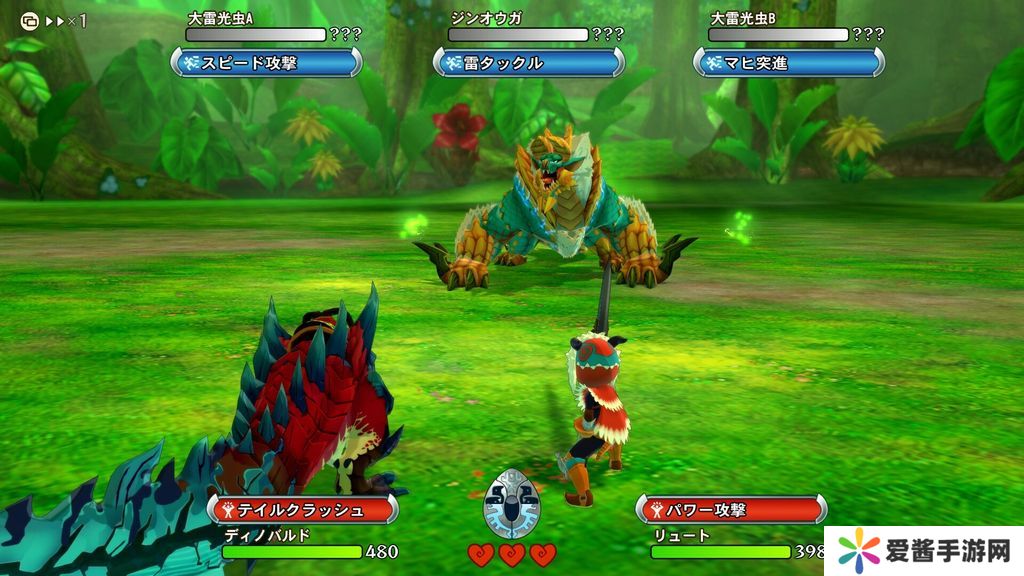Viewport: 1024px width, 576px height.
Task: Choose ジンオウガ's 雷タックル action label
Action: point(528,63)
